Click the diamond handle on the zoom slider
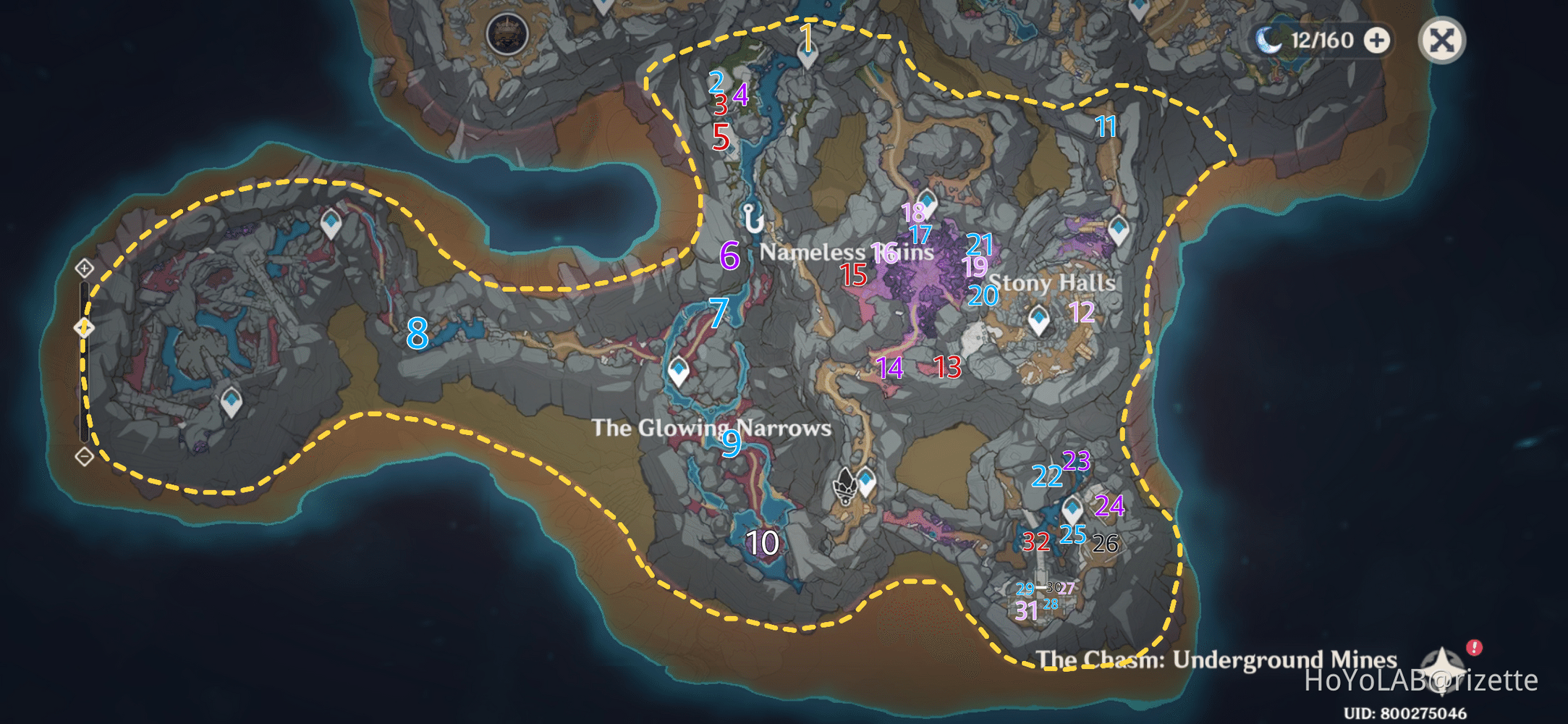 [85, 327]
